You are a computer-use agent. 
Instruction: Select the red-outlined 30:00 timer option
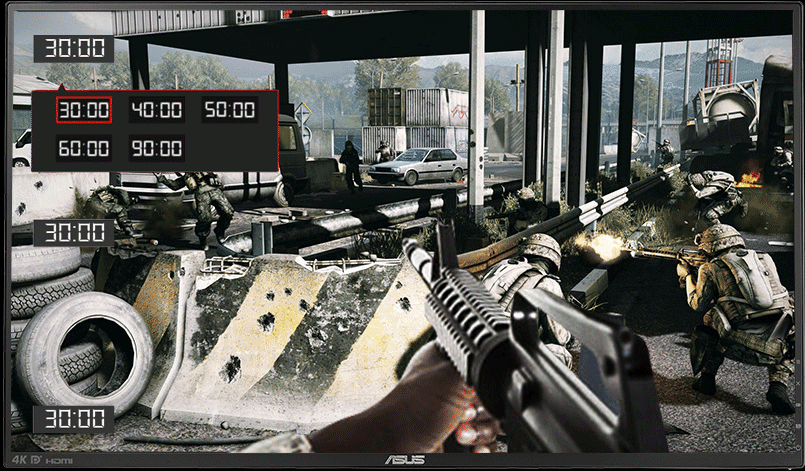click(x=83, y=110)
